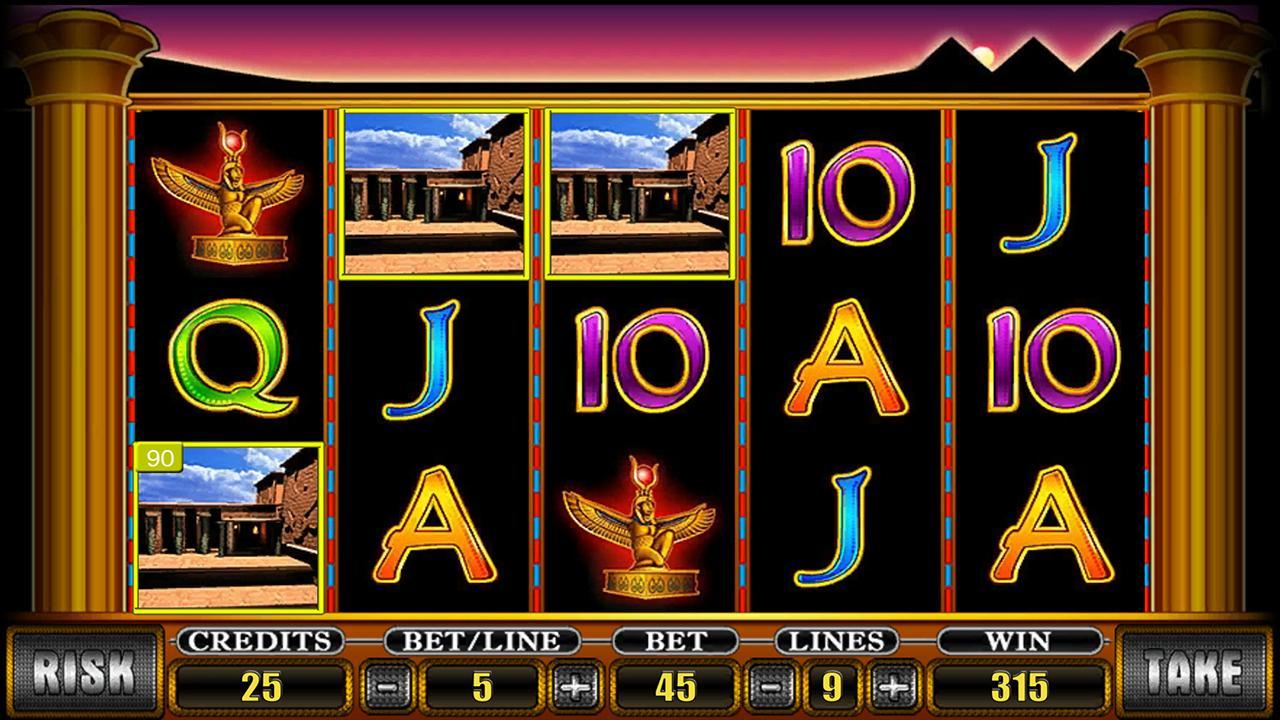Select the purple 10 symbol on reel four
Screen dimensions: 1280x720
(845, 195)
